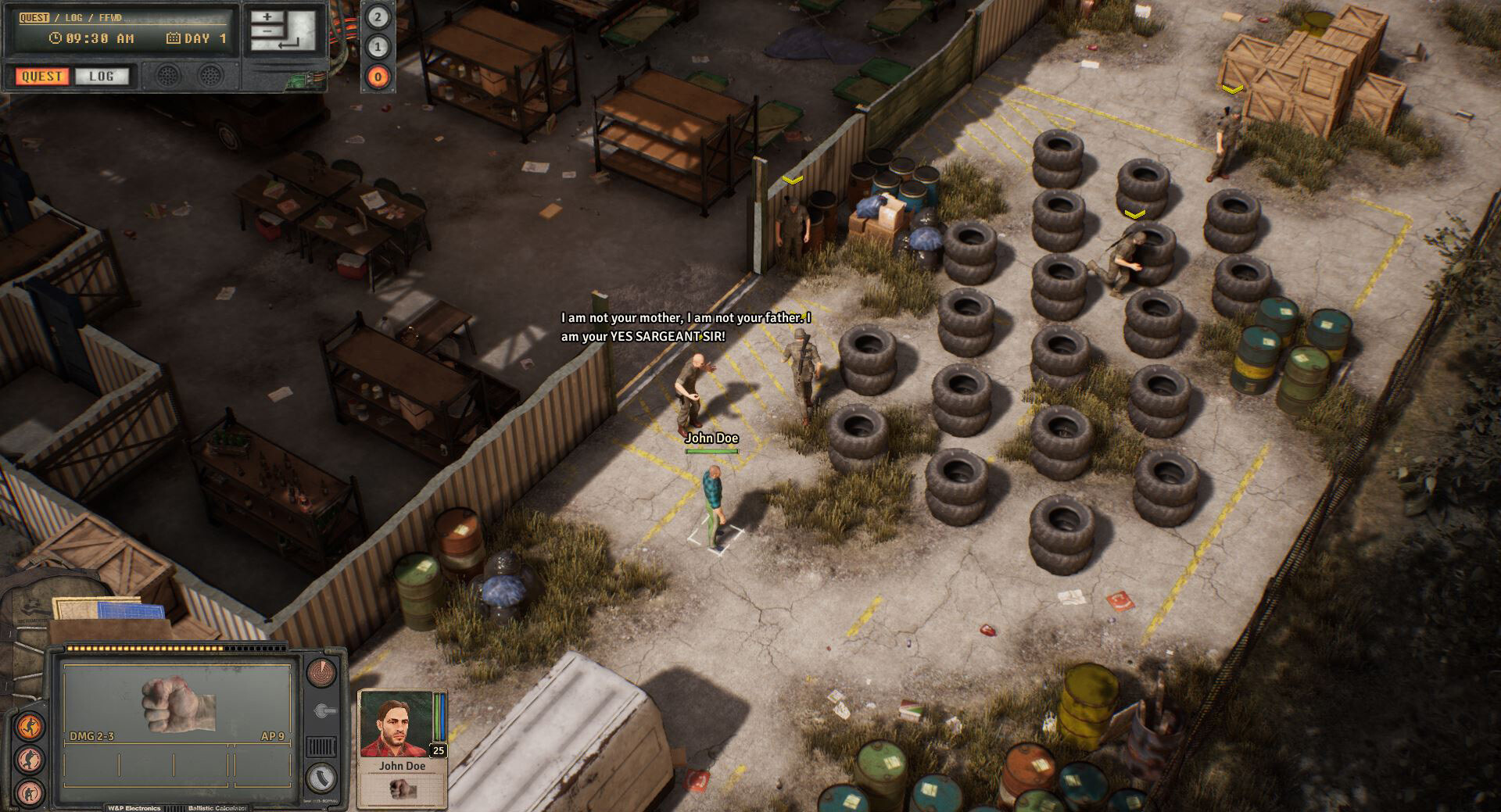Select John Doe's character portrait
The height and width of the screenshot is (812, 1501).
(x=396, y=724)
